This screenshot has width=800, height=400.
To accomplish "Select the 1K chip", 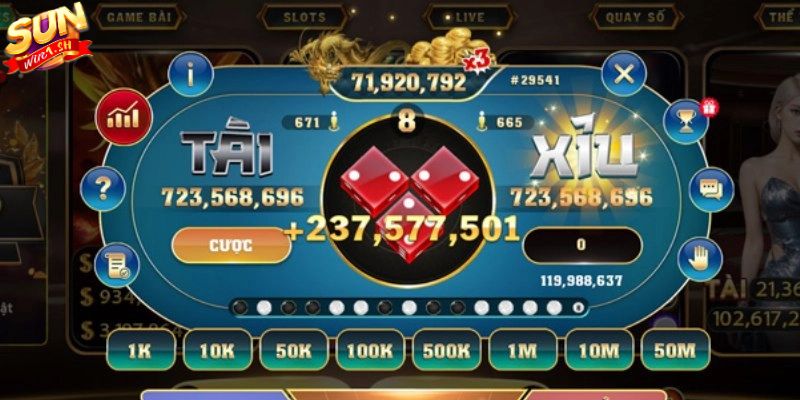I will 141,349.
